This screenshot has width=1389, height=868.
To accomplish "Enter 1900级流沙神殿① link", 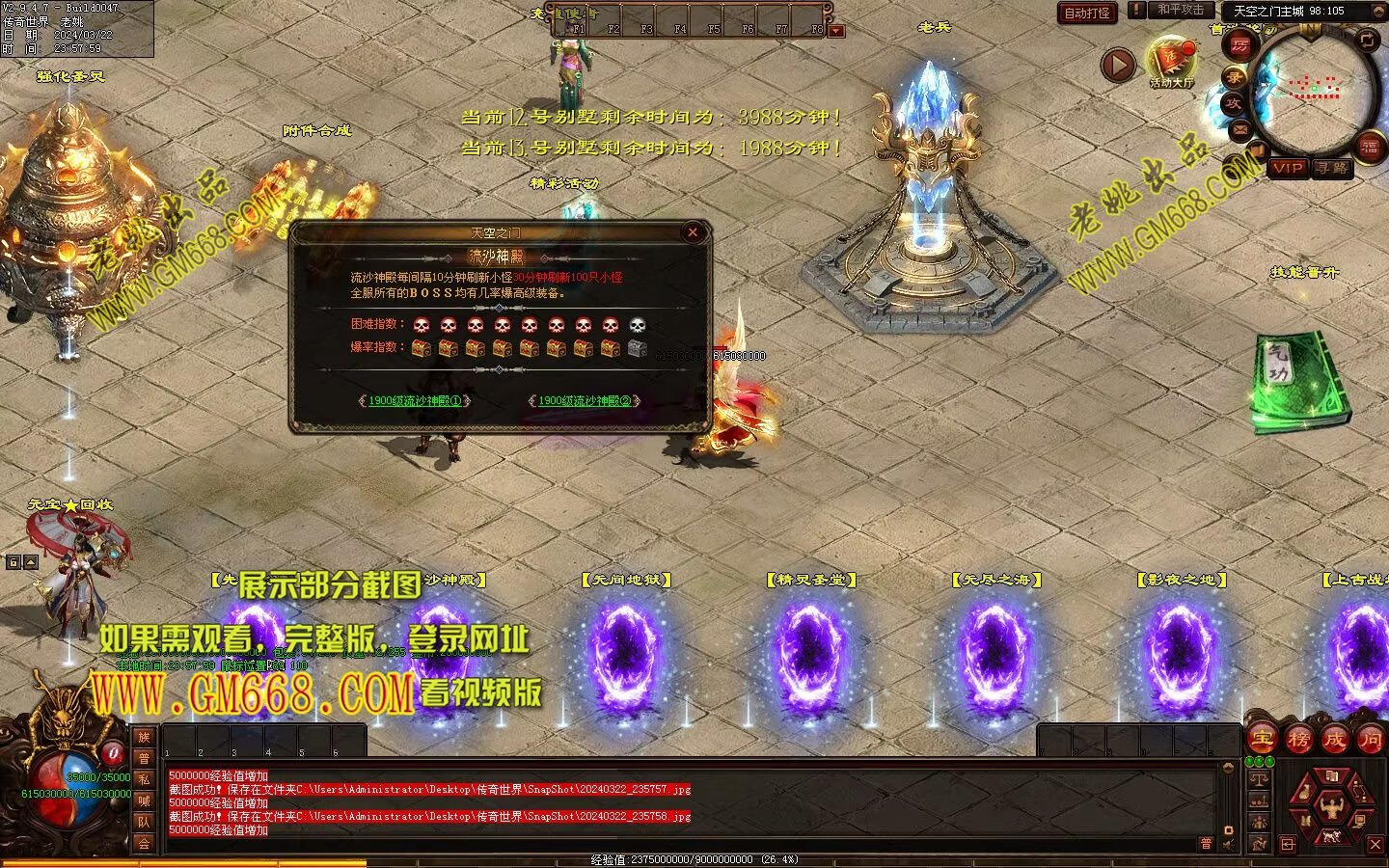I will (x=415, y=401).
